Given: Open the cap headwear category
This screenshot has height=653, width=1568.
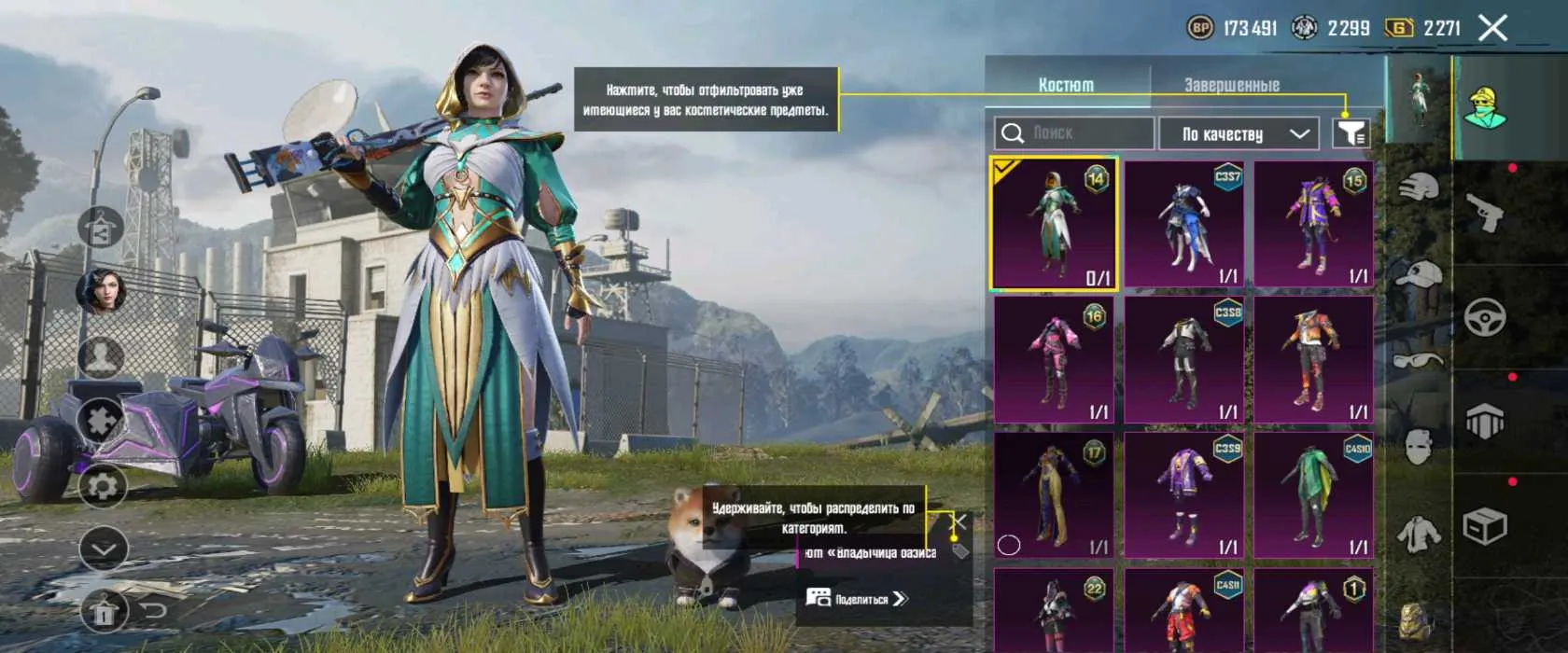Looking at the screenshot, I should tap(1418, 275).
